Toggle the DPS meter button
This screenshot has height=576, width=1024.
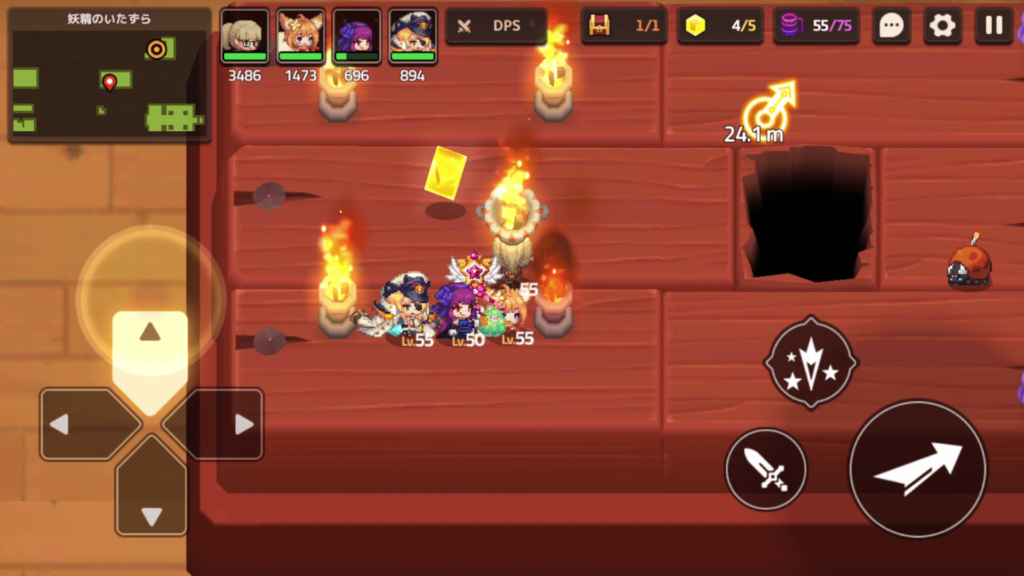pyautogui.click(x=496, y=26)
